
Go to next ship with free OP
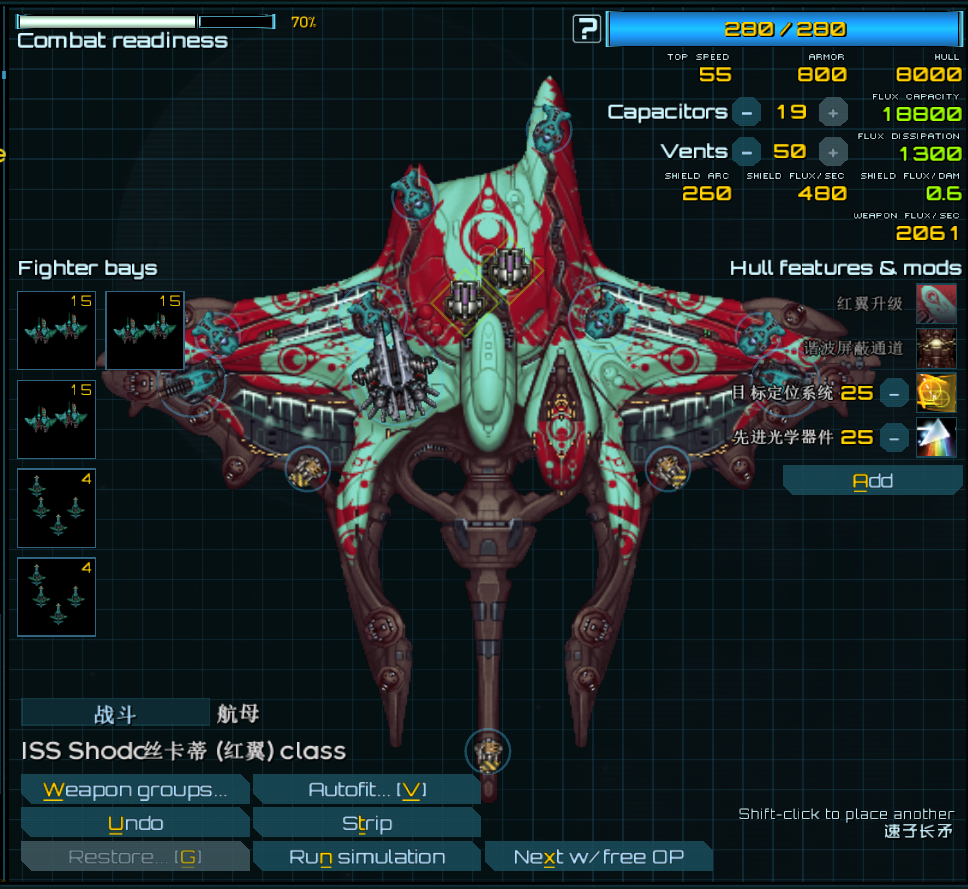(x=599, y=857)
